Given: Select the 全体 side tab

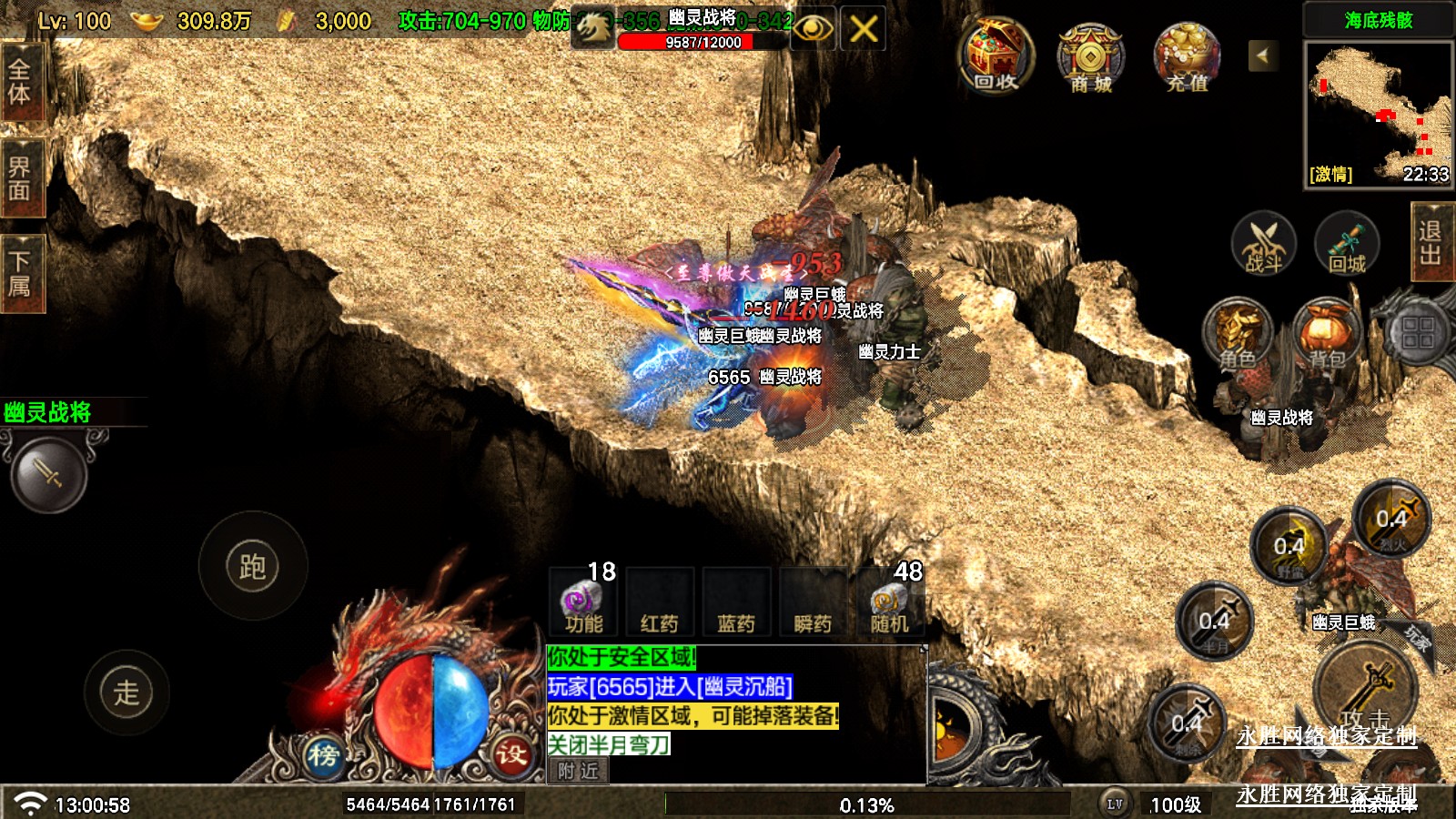Looking at the screenshot, I should coord(20,82).
